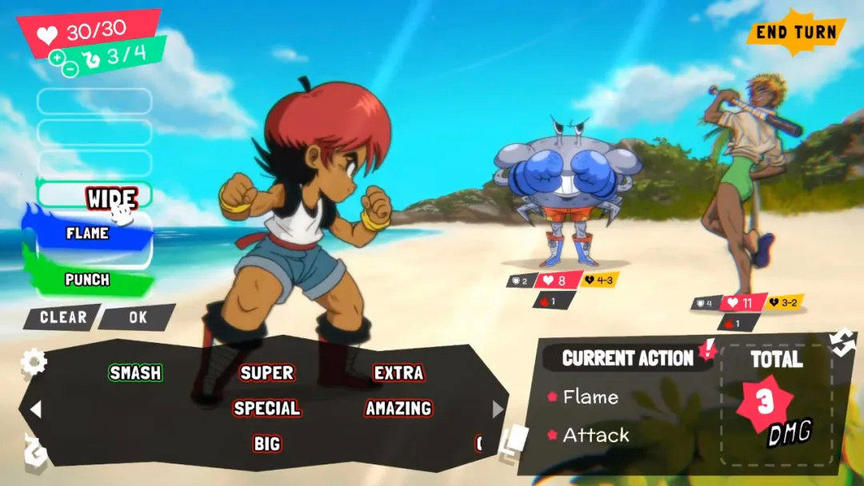Image resolution: width=864 pixels, height=486 pixels.
Task: Add the BIG word
Action: click(267, 443)
